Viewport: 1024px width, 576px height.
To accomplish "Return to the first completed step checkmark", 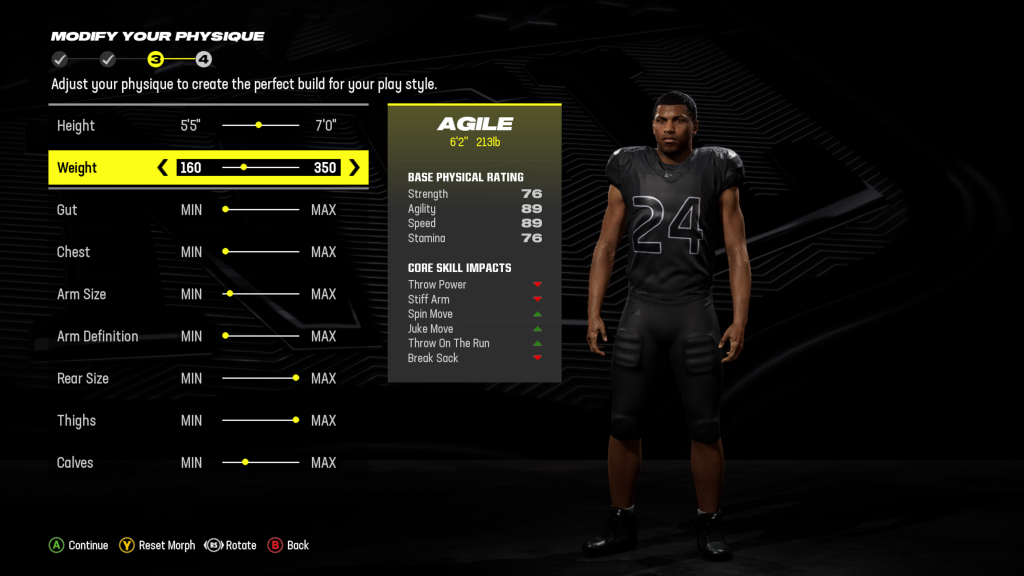I will pyautogui.click(x=60, y=60).
